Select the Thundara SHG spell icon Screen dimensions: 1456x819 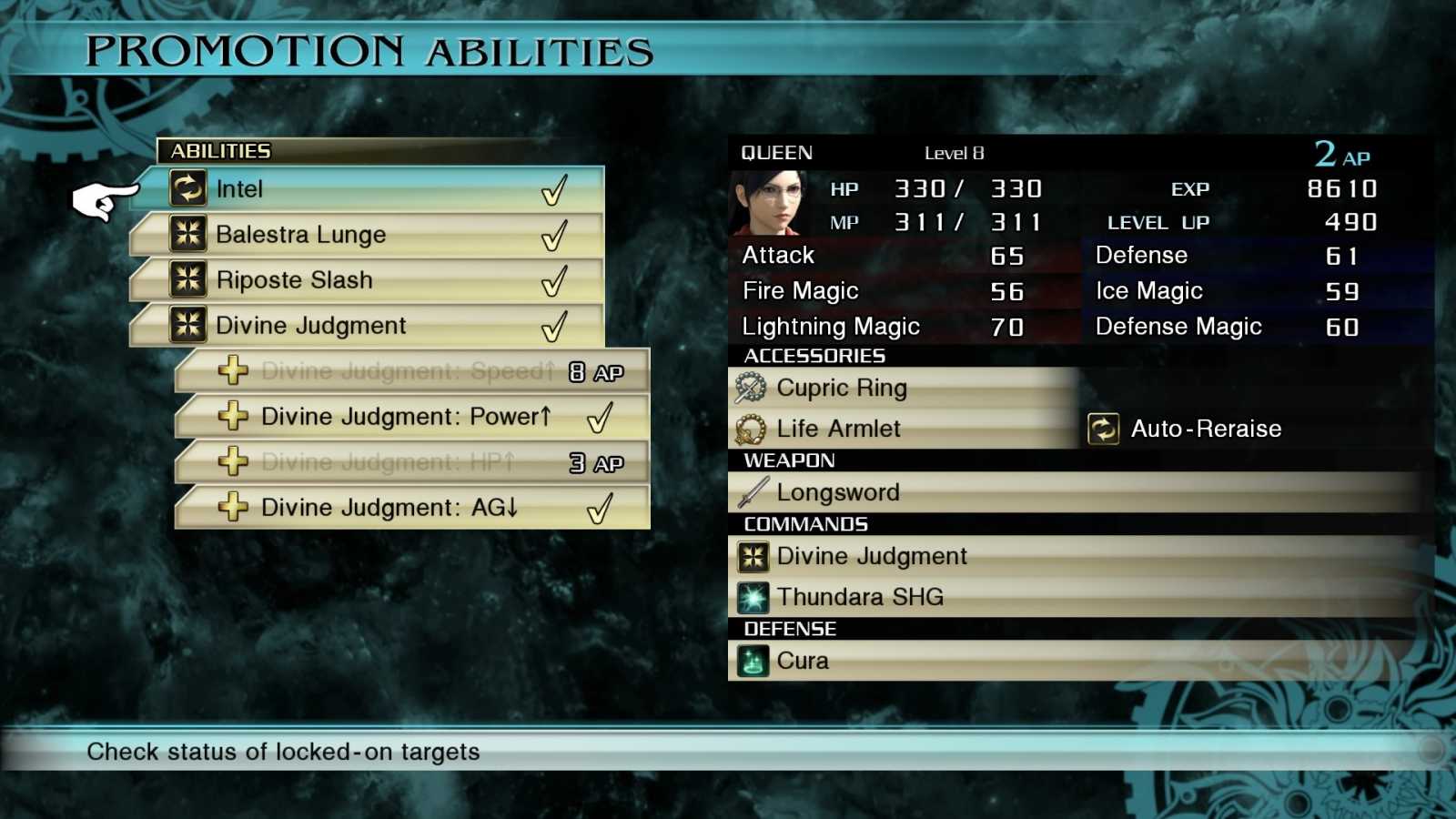754,596
